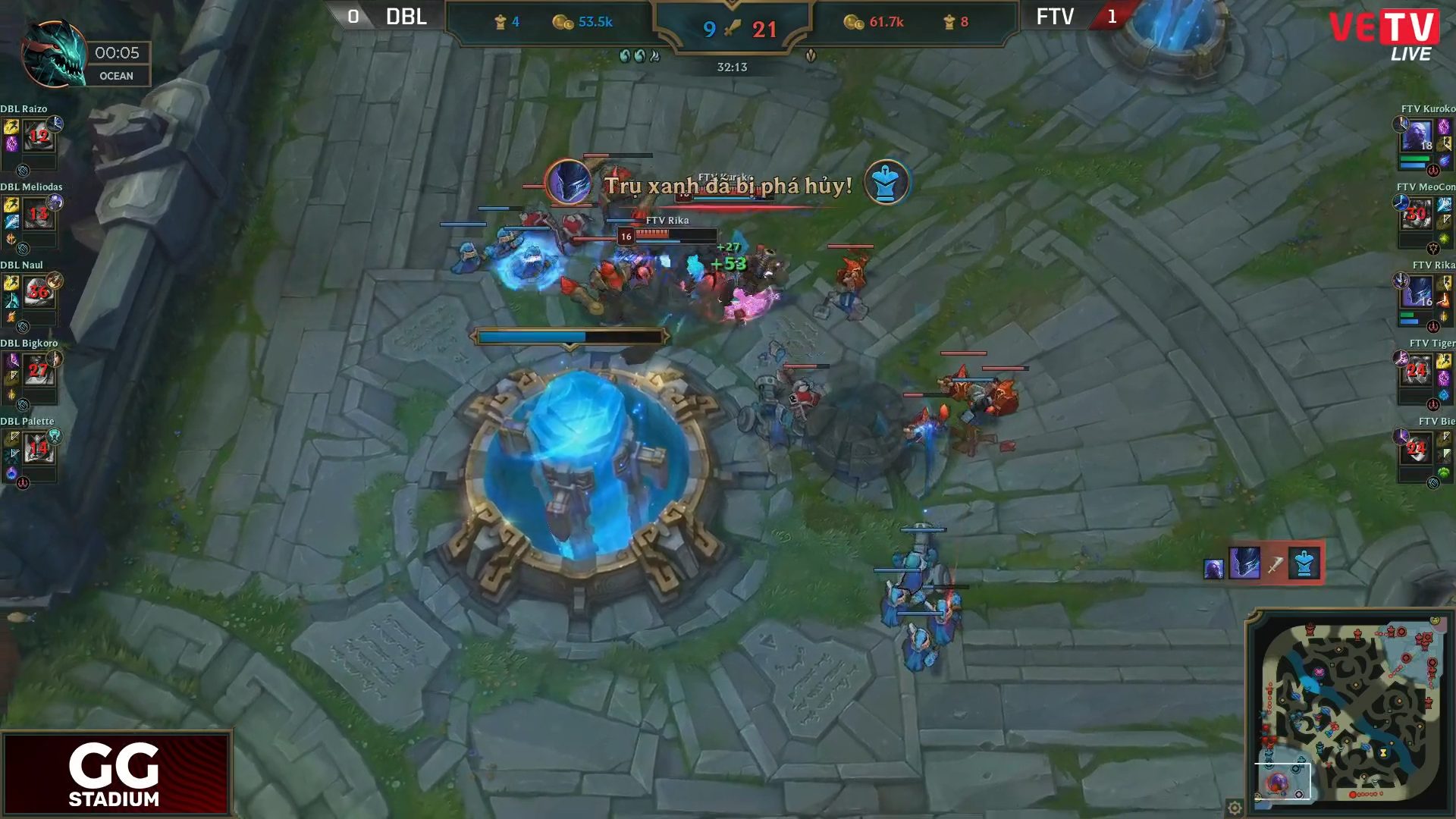
Task: Select FTV Kuroko's champion portrait
Action: coord(1417,137)
